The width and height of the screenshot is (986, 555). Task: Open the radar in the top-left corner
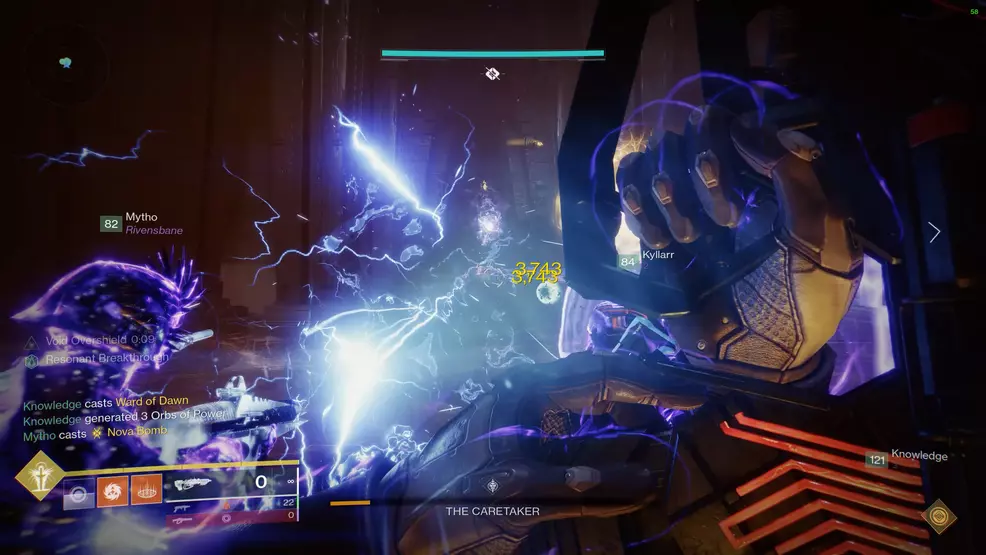66,62
